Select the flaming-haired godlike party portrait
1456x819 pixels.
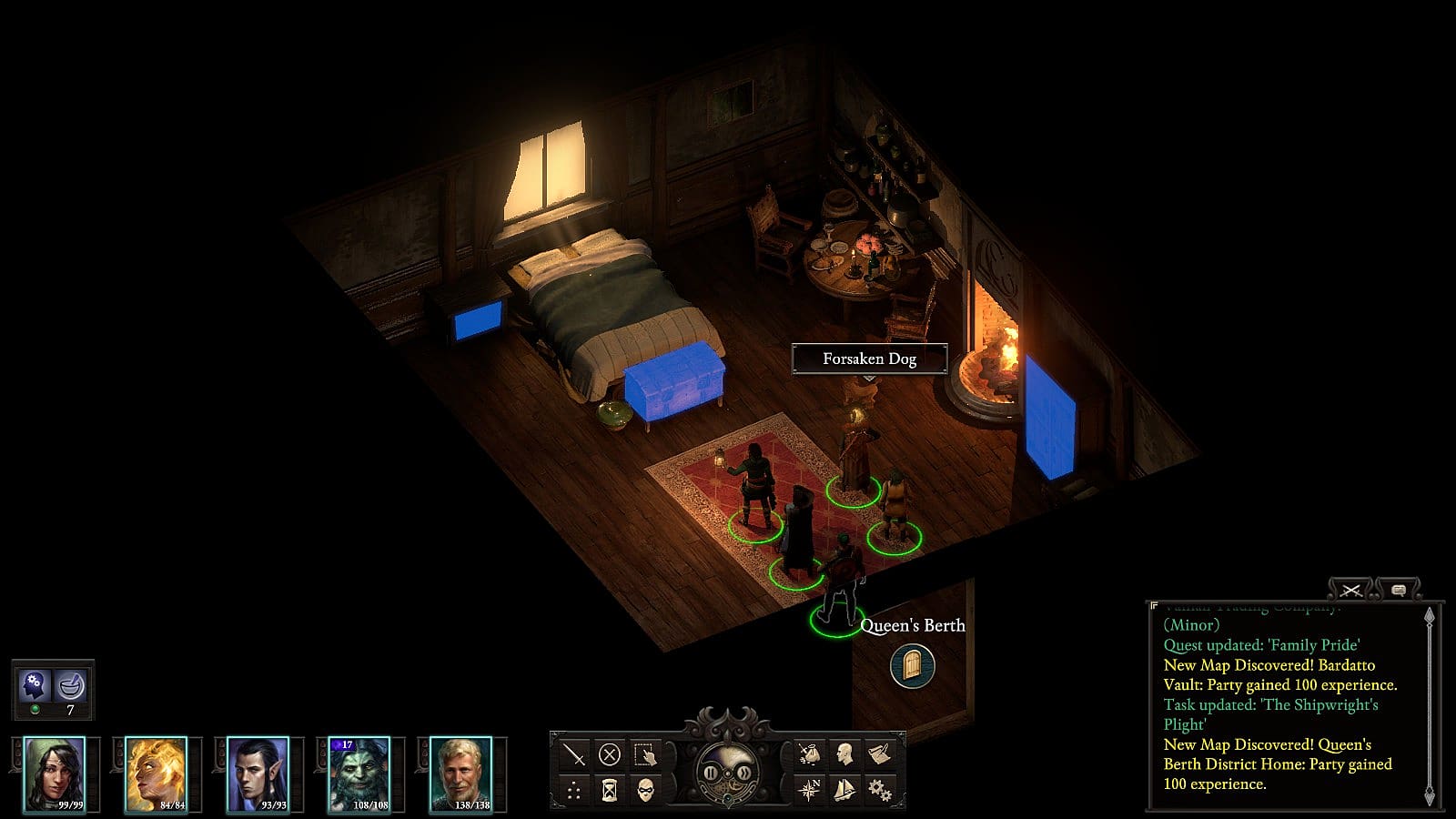tap(156, 773)
